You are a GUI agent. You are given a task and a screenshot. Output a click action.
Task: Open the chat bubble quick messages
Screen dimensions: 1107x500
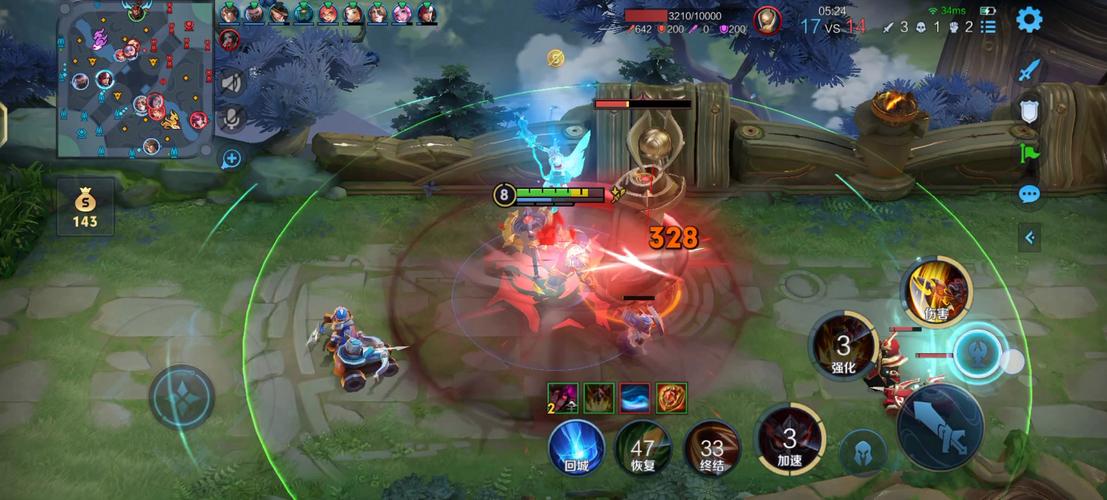1030,194
